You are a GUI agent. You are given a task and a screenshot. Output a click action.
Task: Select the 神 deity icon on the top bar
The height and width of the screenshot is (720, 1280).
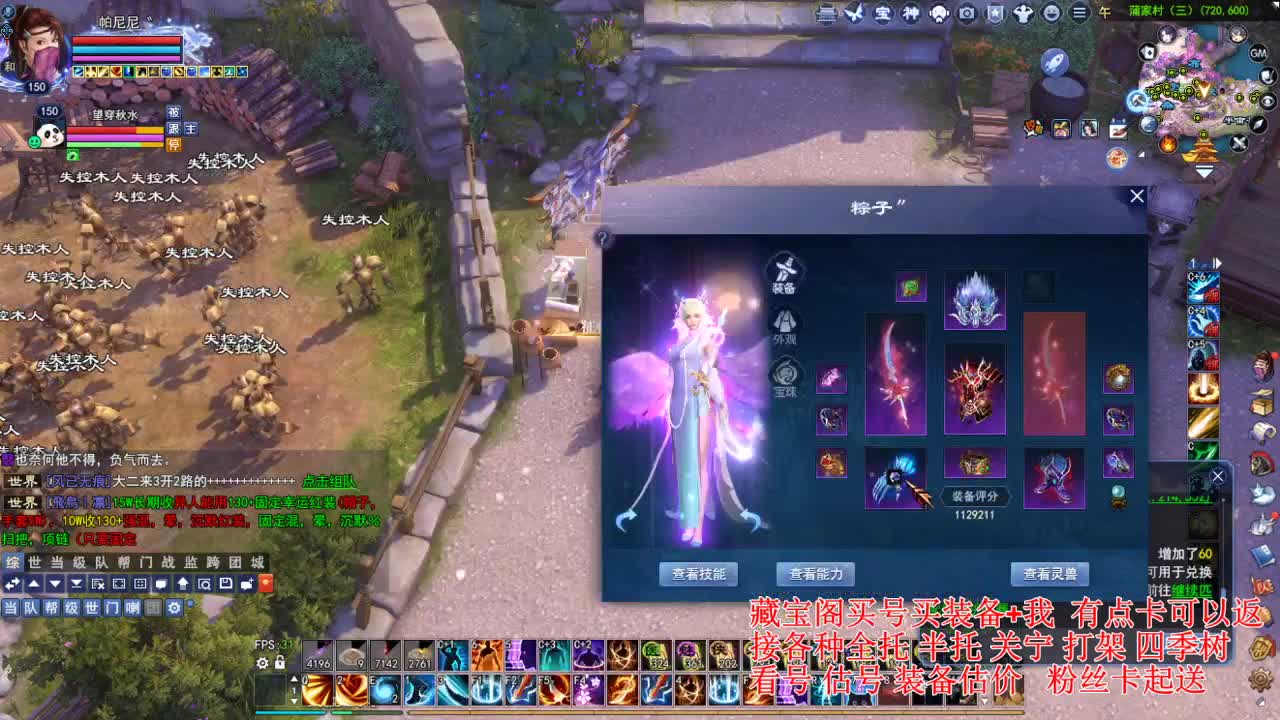912,14
